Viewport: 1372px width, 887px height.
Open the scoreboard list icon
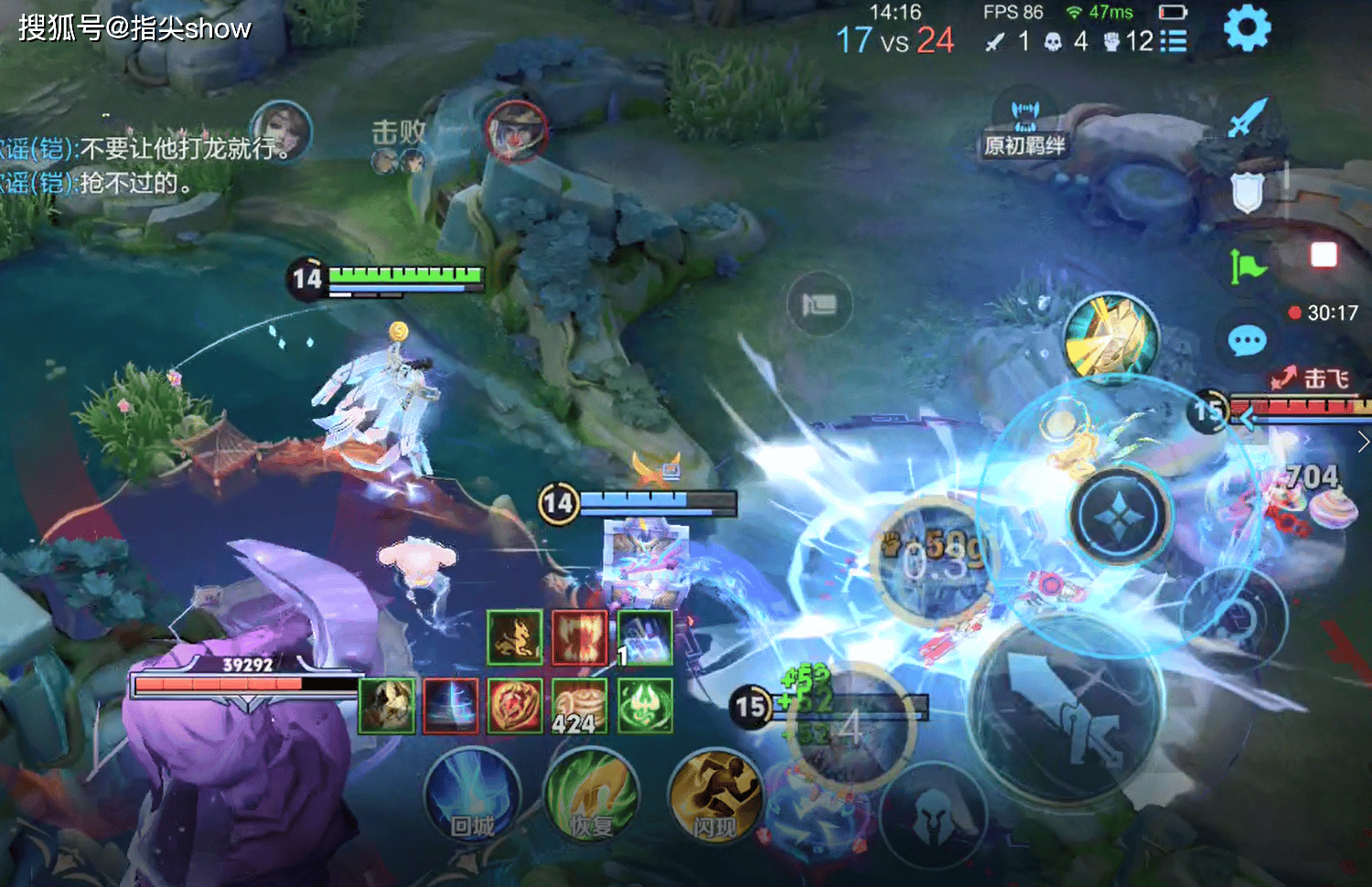coord(1173,41)
